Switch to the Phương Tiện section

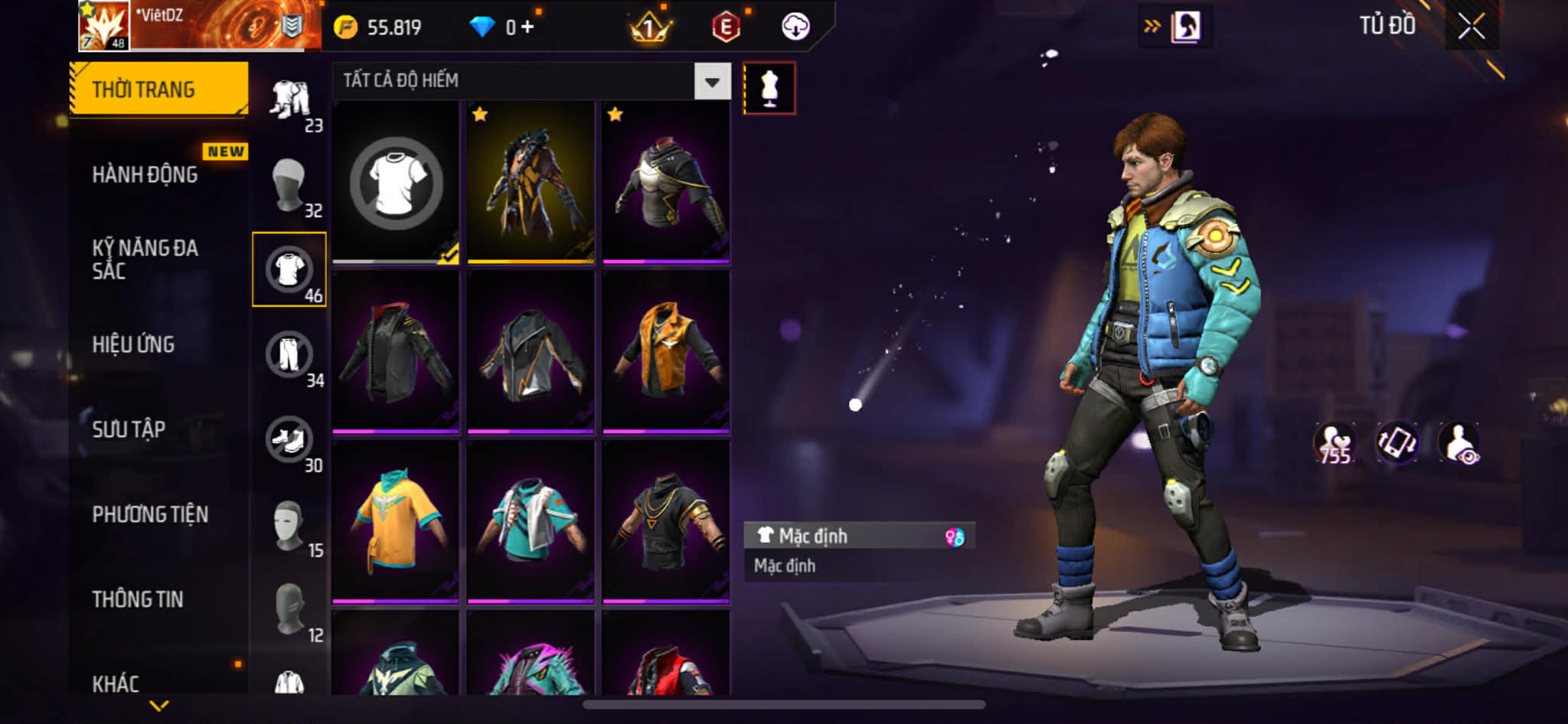150,514
